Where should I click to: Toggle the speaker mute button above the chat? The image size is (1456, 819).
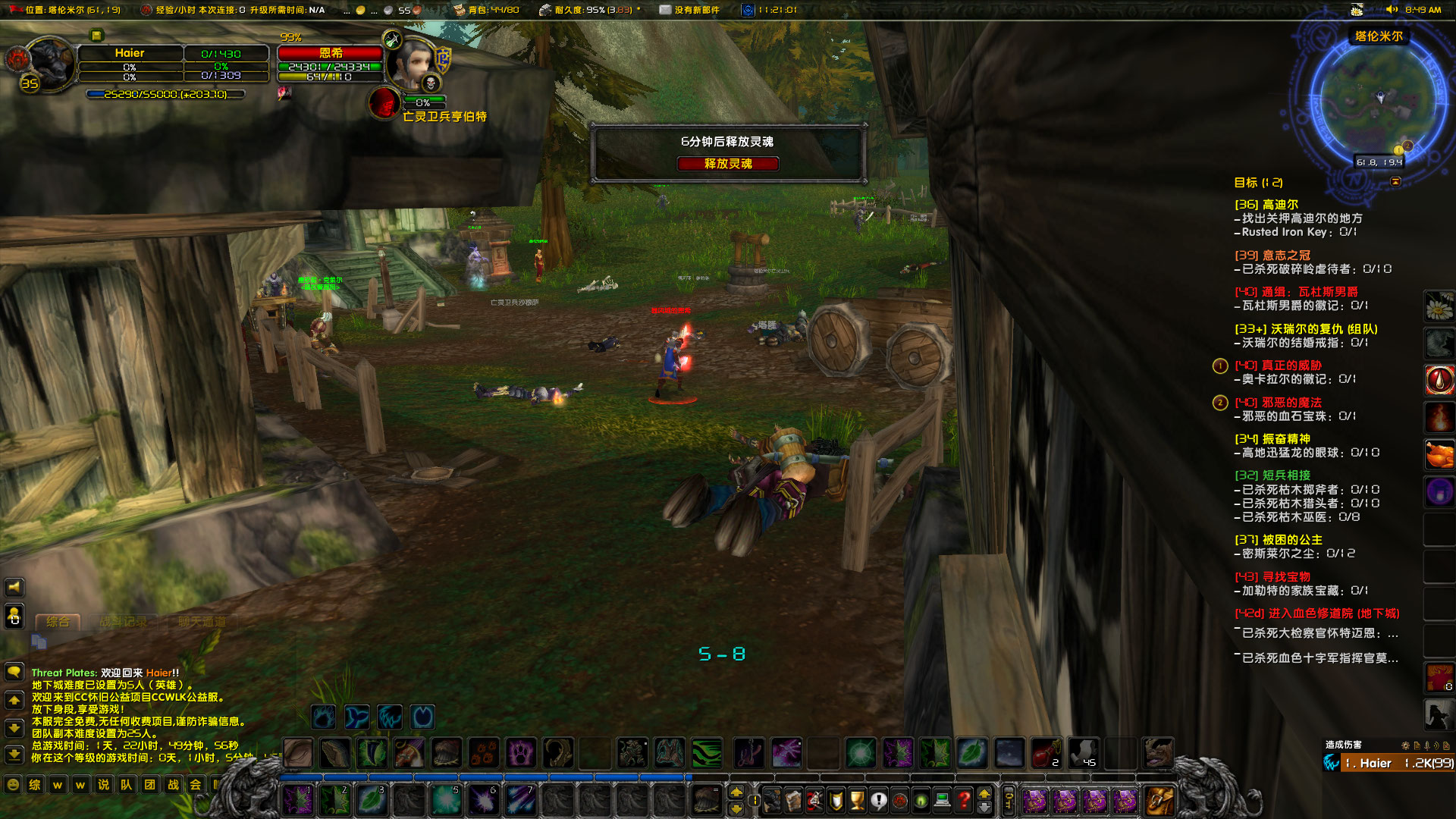coord(14,587)
